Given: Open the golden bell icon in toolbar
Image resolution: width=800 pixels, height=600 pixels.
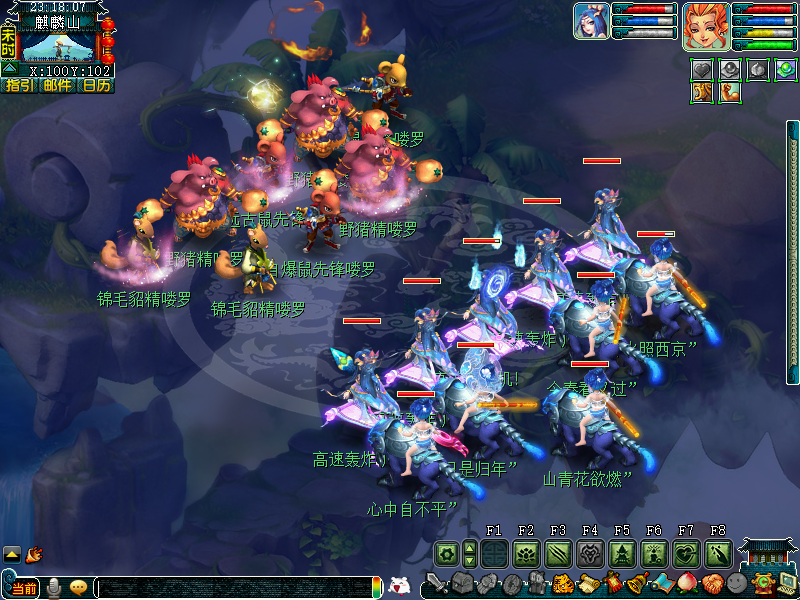Looking at the screenshot, I should 635,584.
